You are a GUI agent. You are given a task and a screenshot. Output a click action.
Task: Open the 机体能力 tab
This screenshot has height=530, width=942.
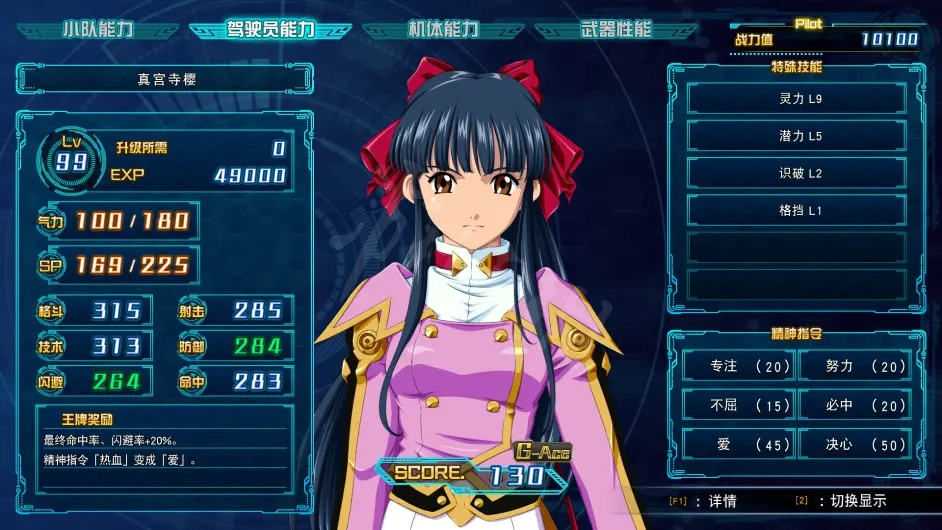(x=443, y=30)
